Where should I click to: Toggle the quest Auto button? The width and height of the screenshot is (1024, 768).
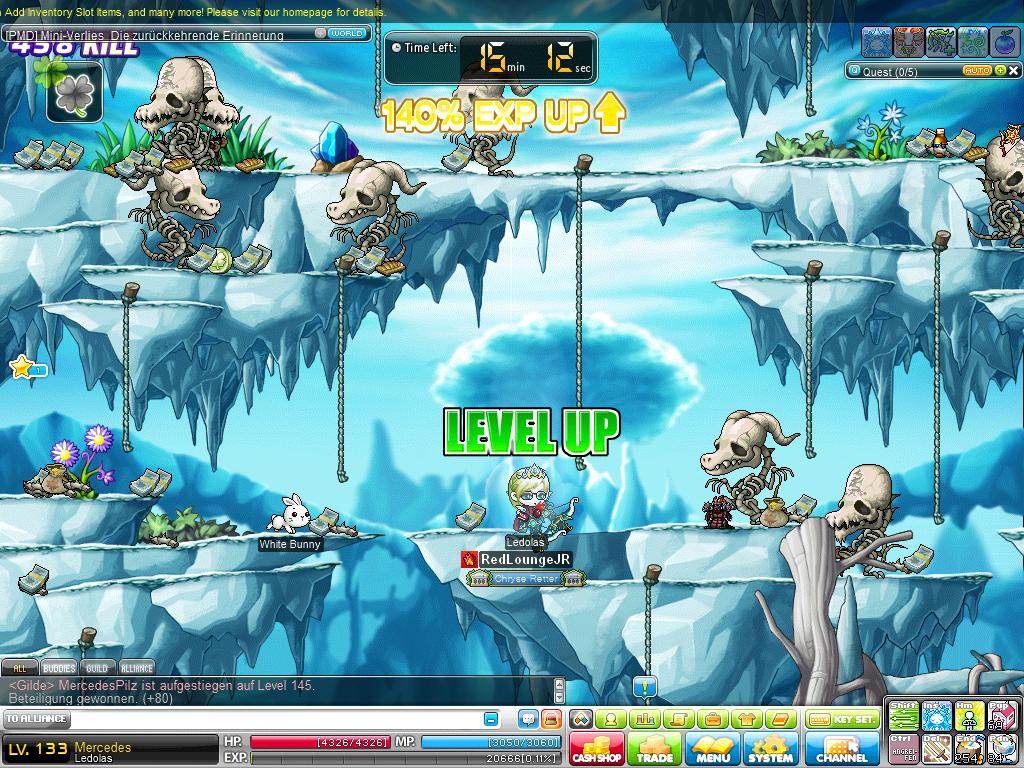[977, 71]
